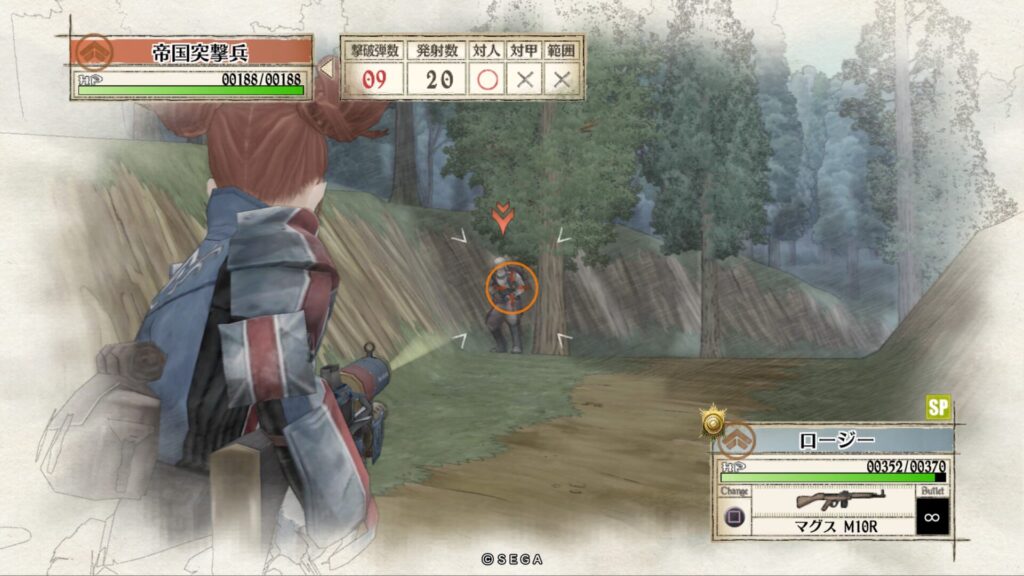Click the green SP badge
Image resolution: width=1024 pixels, height=576 pixels.
coord(938,407)
